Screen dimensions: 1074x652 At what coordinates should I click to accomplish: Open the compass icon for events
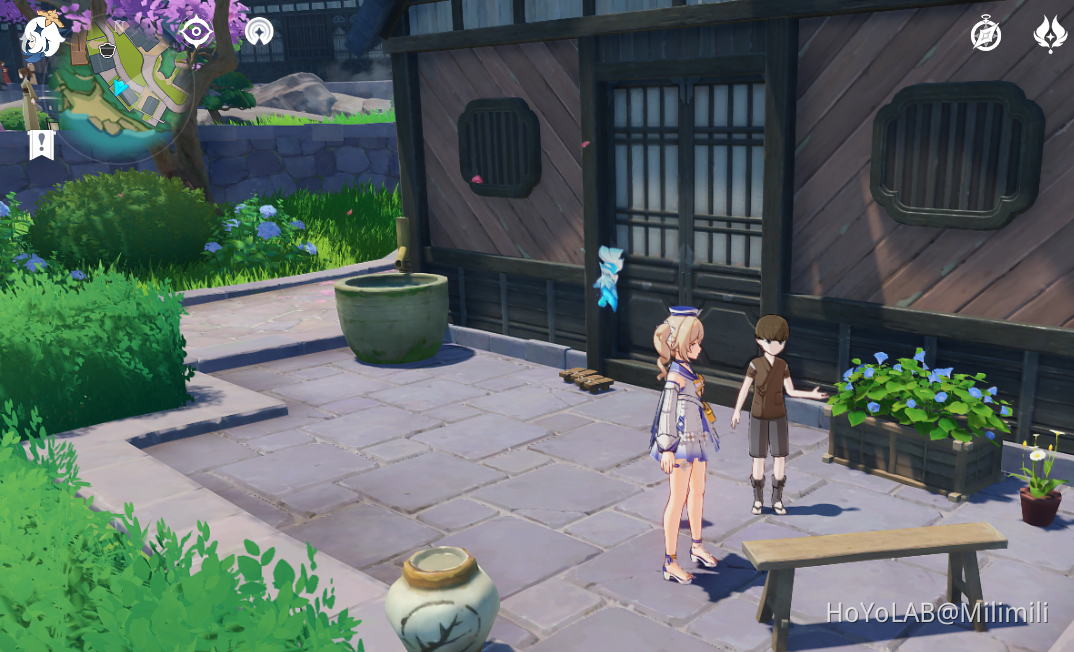coord(986,35)
